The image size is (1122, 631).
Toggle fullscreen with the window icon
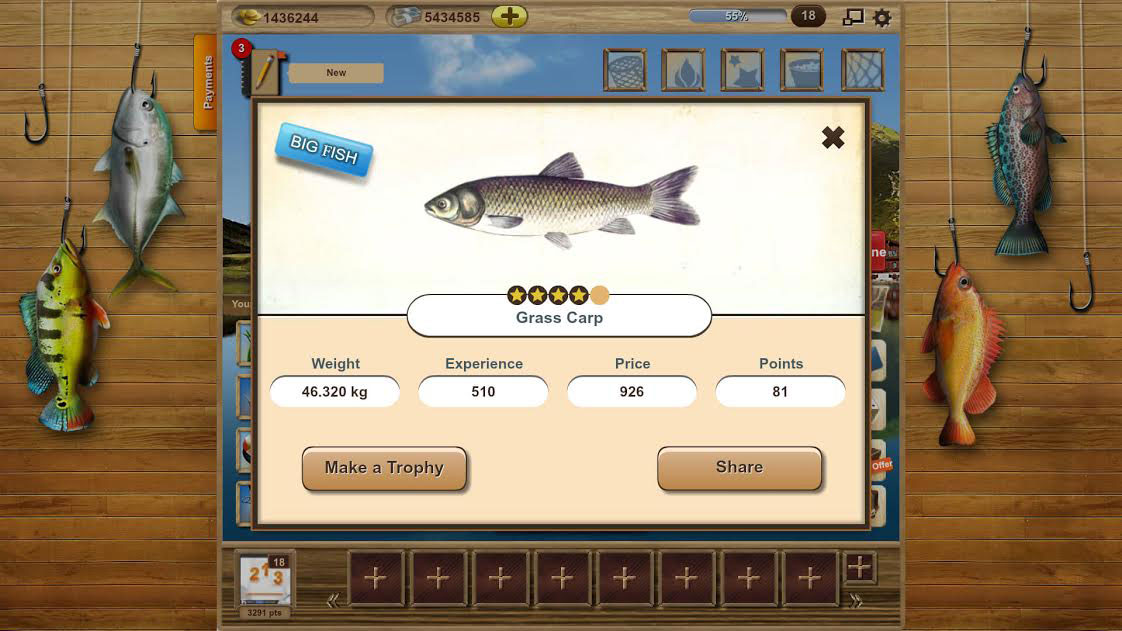click(853, 17)
